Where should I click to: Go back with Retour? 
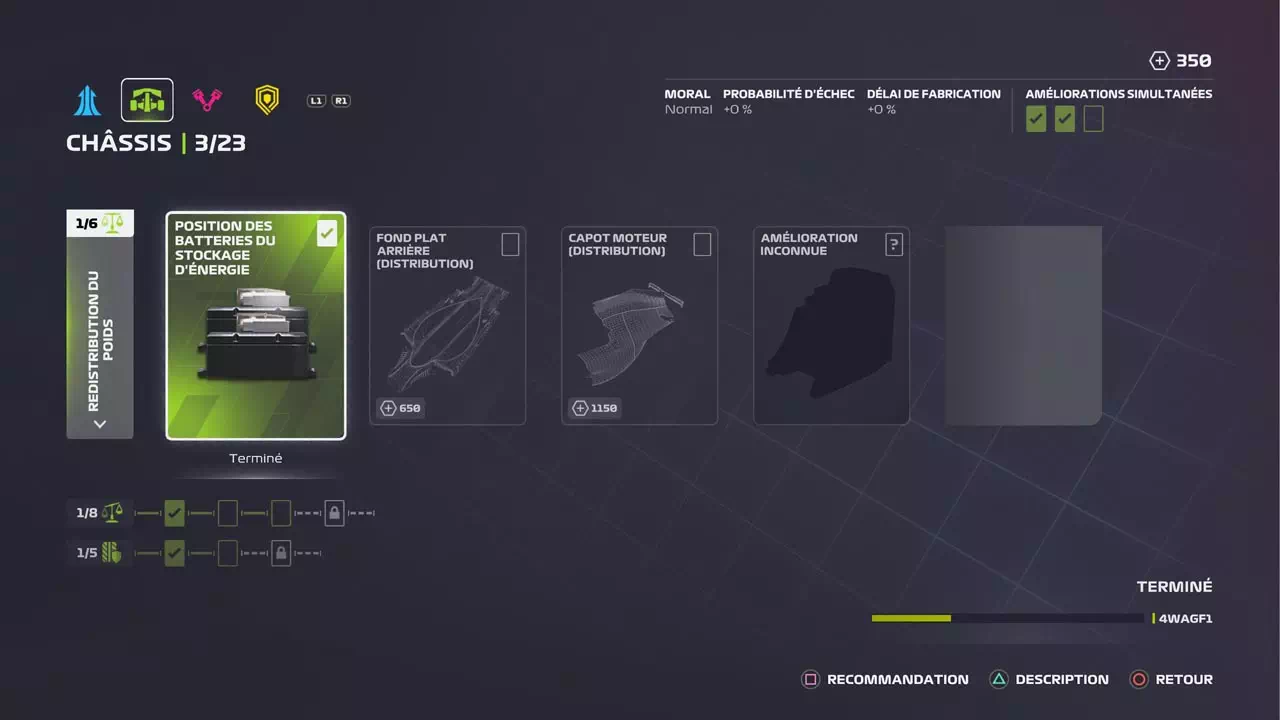(1171, 680)
